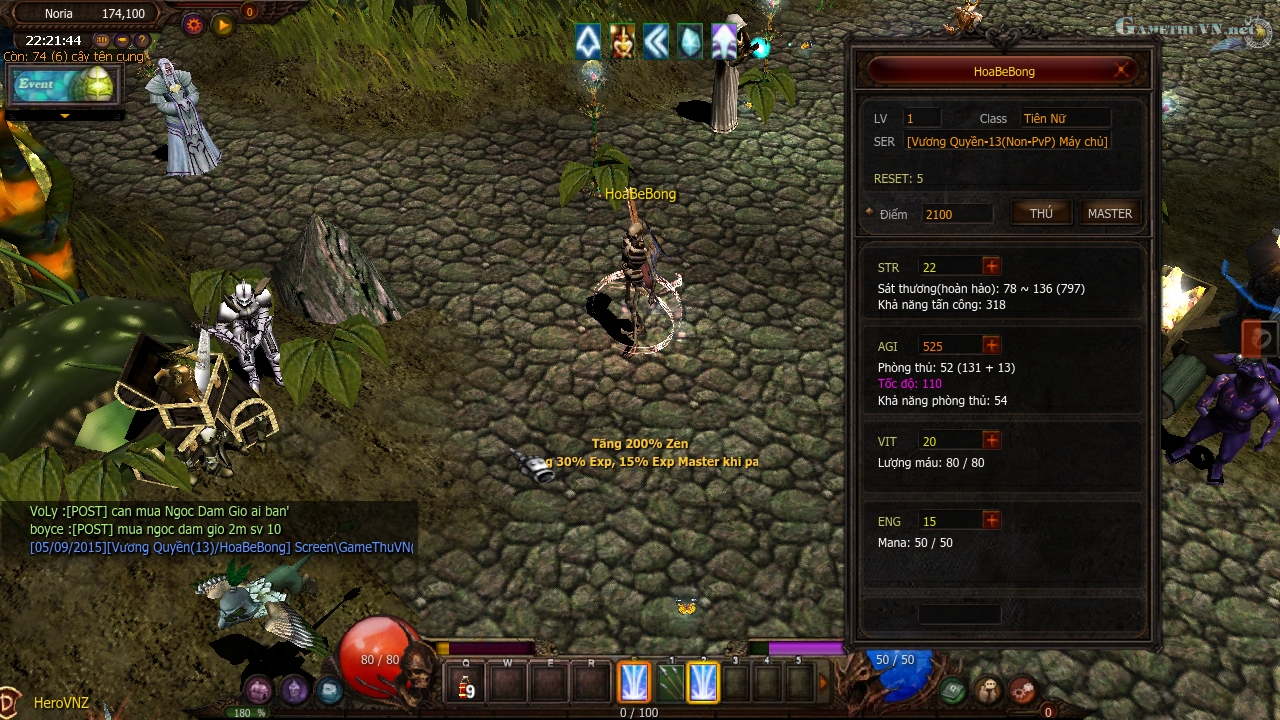This screenshot has width=1280, height=720.
Task: Open the character/chat icon near the mana orb
Action: point(989,691)
